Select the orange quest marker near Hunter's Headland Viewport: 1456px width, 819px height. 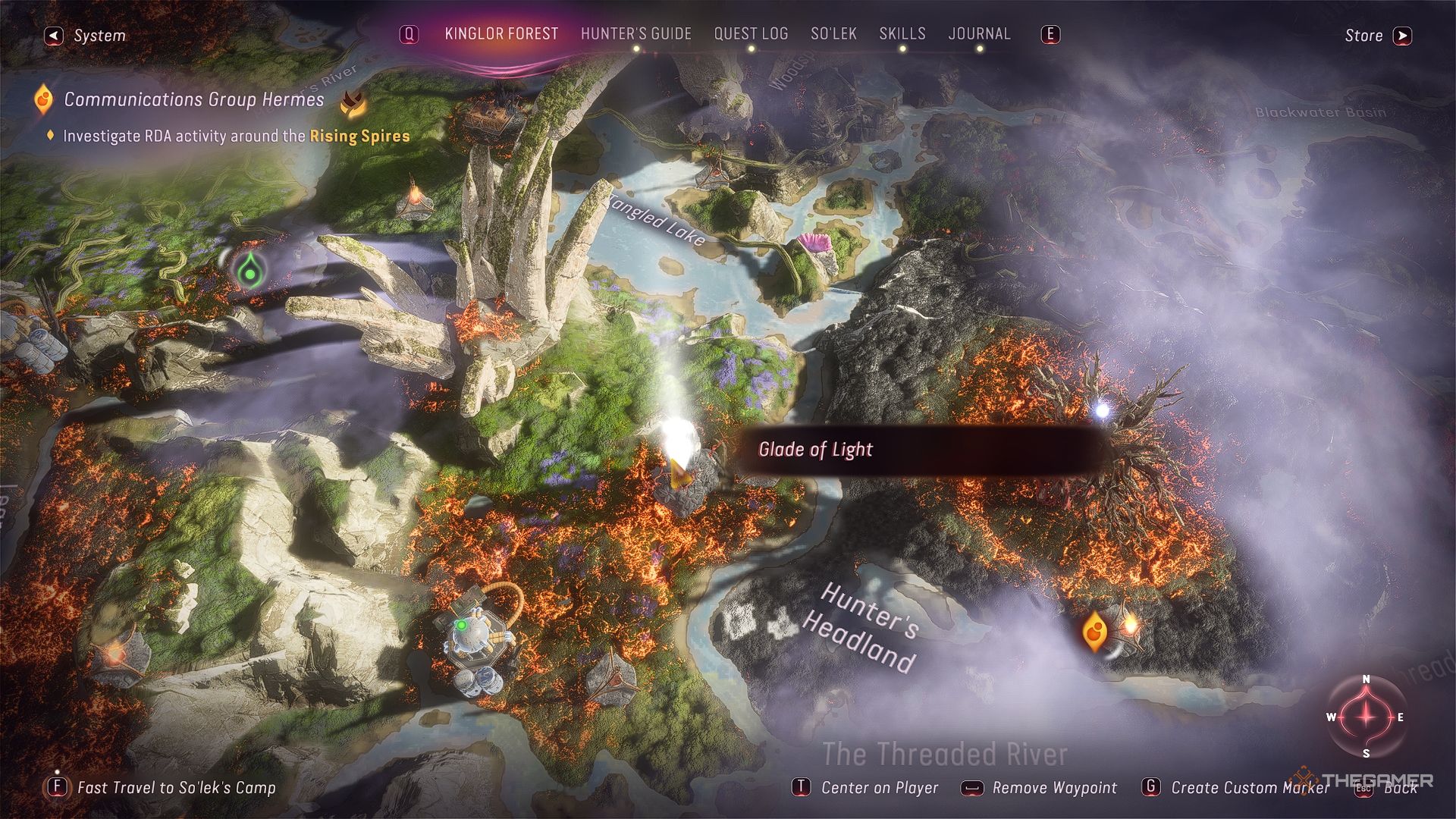click(1094, 630)
